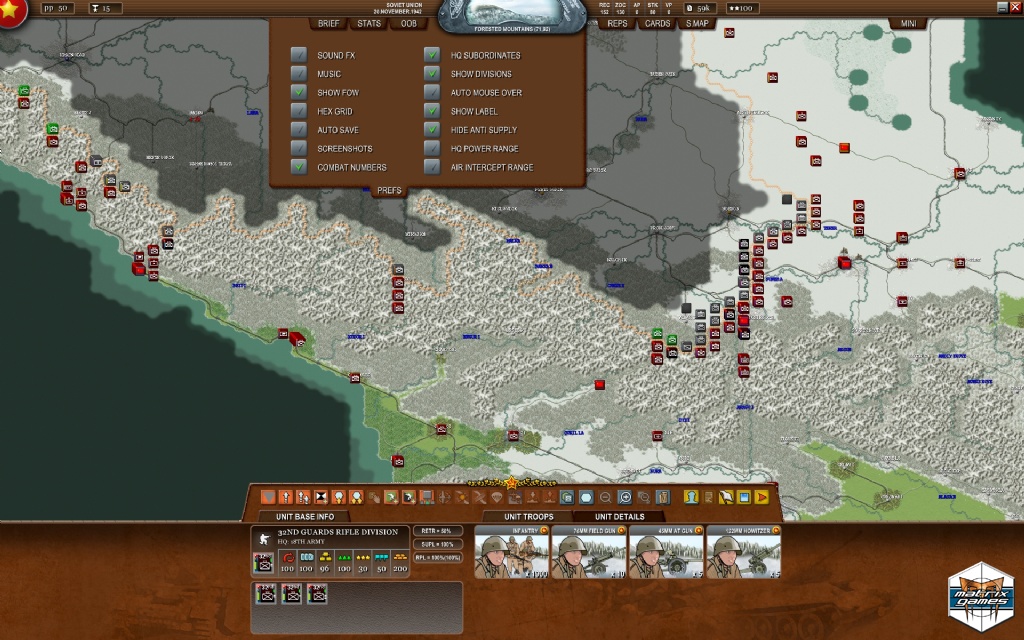Open the CARDS tab
Image resolution: width=1024 pixels, height=640 pixels.
coord(657,23)
